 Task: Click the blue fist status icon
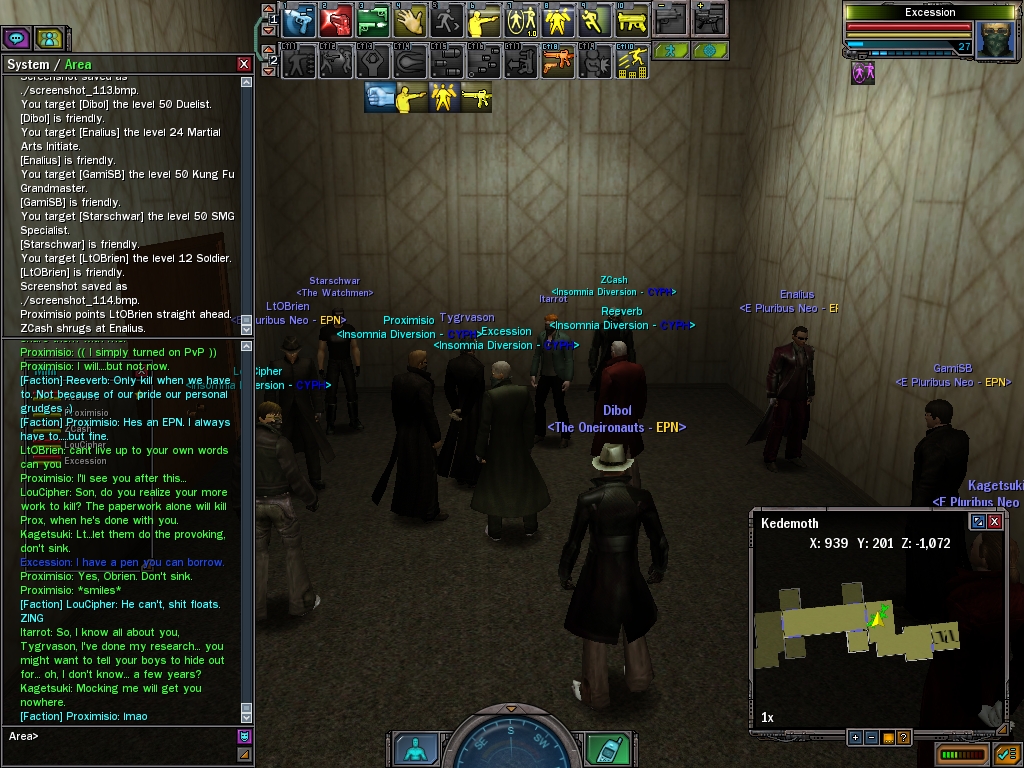pyautogui.click(x=379, y=97)
